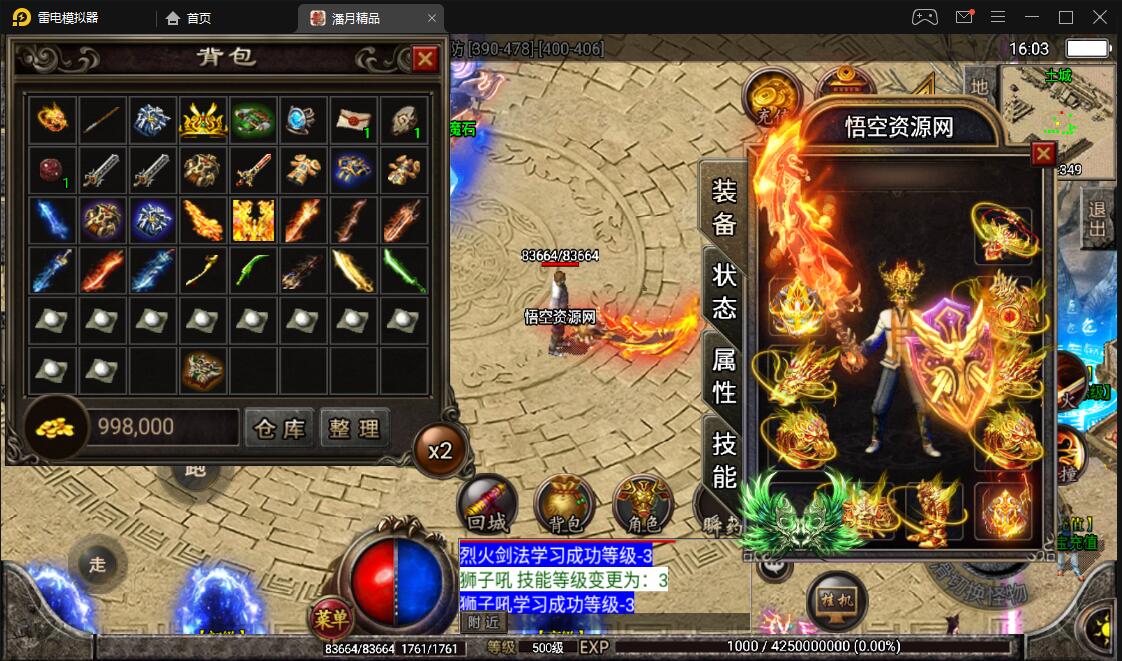Viewport: 1122px width, 661px height.
Task: Sort items with the 整理 button
Action: point(355,428)
